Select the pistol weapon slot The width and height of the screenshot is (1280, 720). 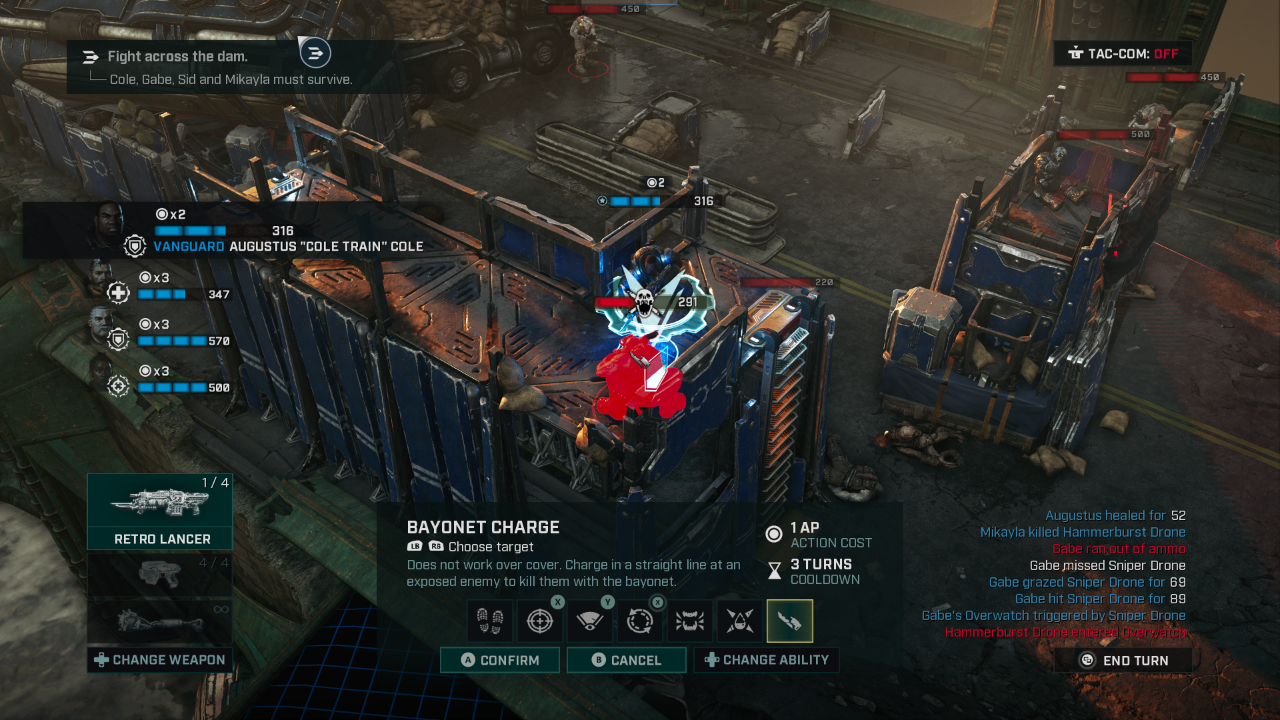click(x=160, y=575)
